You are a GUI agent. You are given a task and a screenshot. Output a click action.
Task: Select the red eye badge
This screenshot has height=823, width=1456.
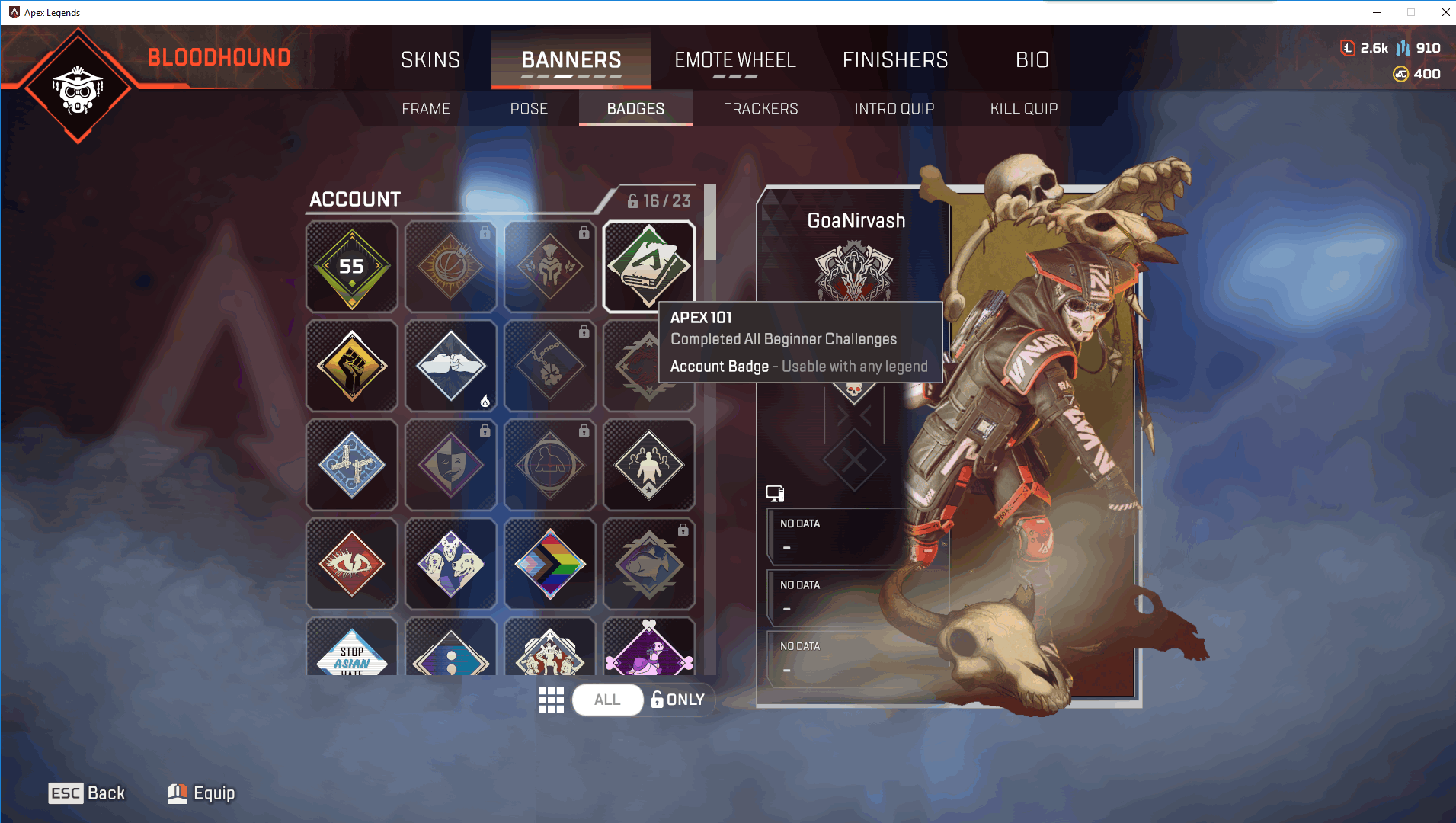pos(351,564)
